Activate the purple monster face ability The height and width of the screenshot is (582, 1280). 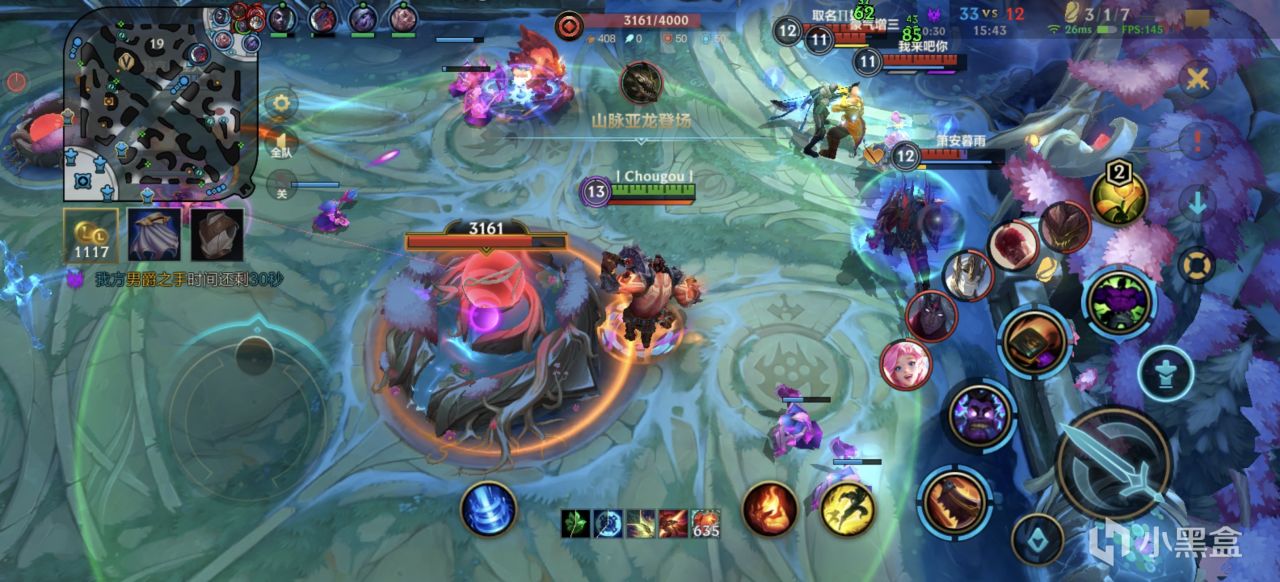(x=1119, y=301)
